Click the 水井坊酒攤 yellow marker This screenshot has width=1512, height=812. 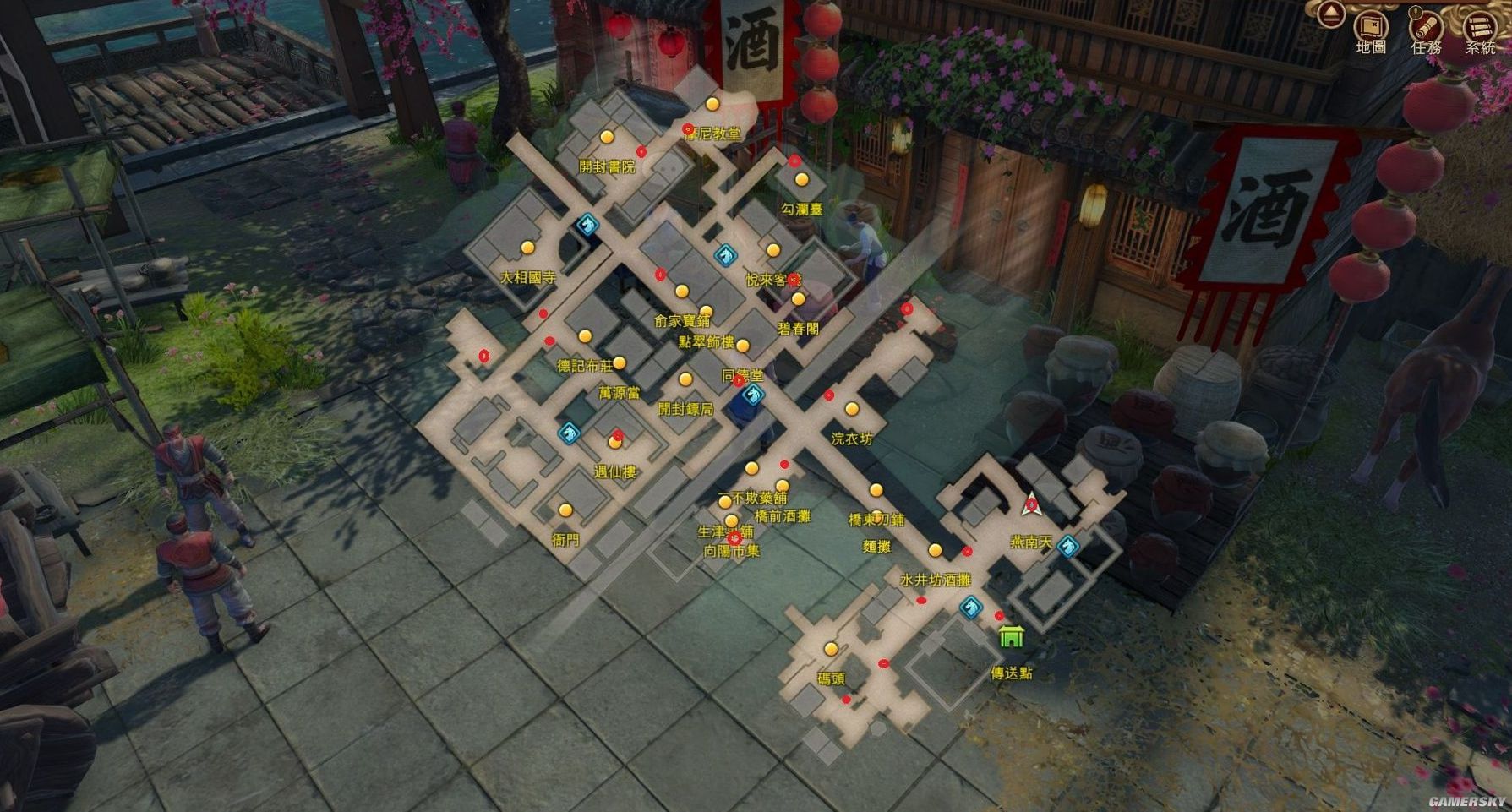pos(935,551)
